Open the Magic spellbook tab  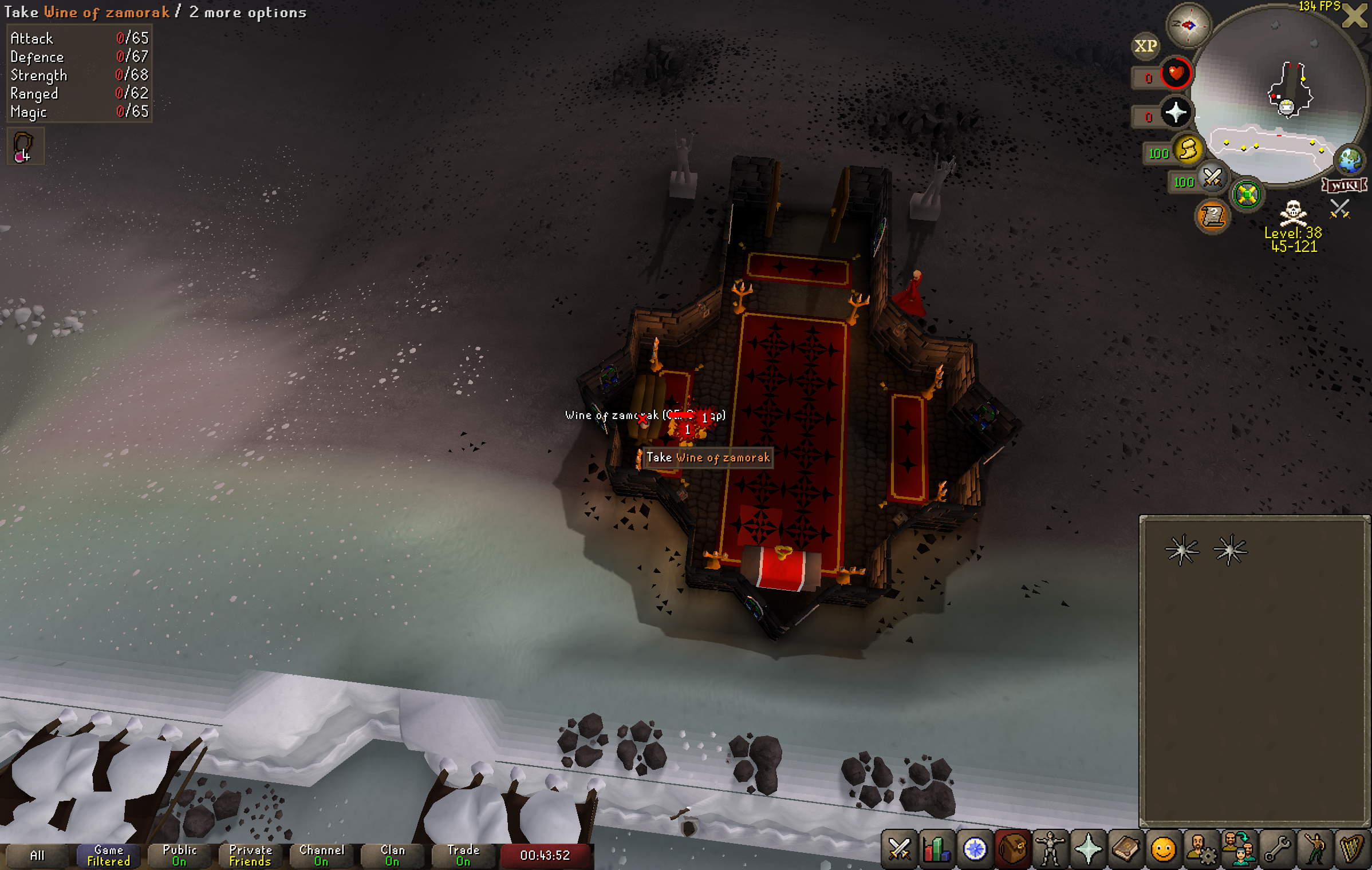coord(1126,849)
